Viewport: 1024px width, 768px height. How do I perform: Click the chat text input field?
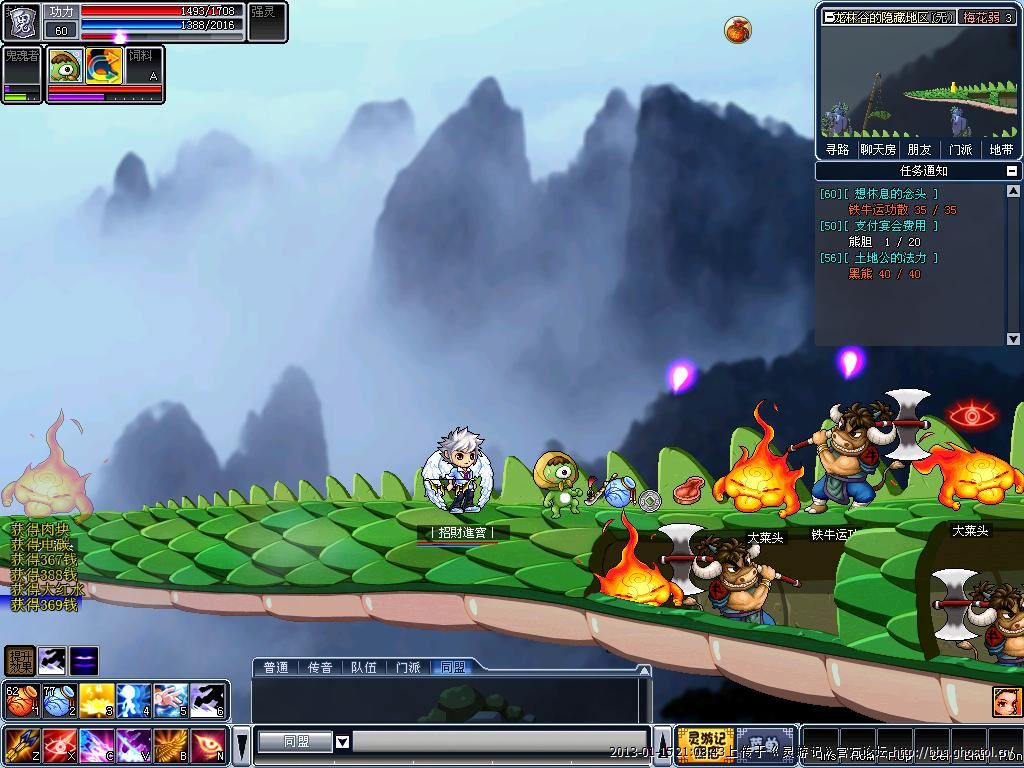click(x=498, y=742)
